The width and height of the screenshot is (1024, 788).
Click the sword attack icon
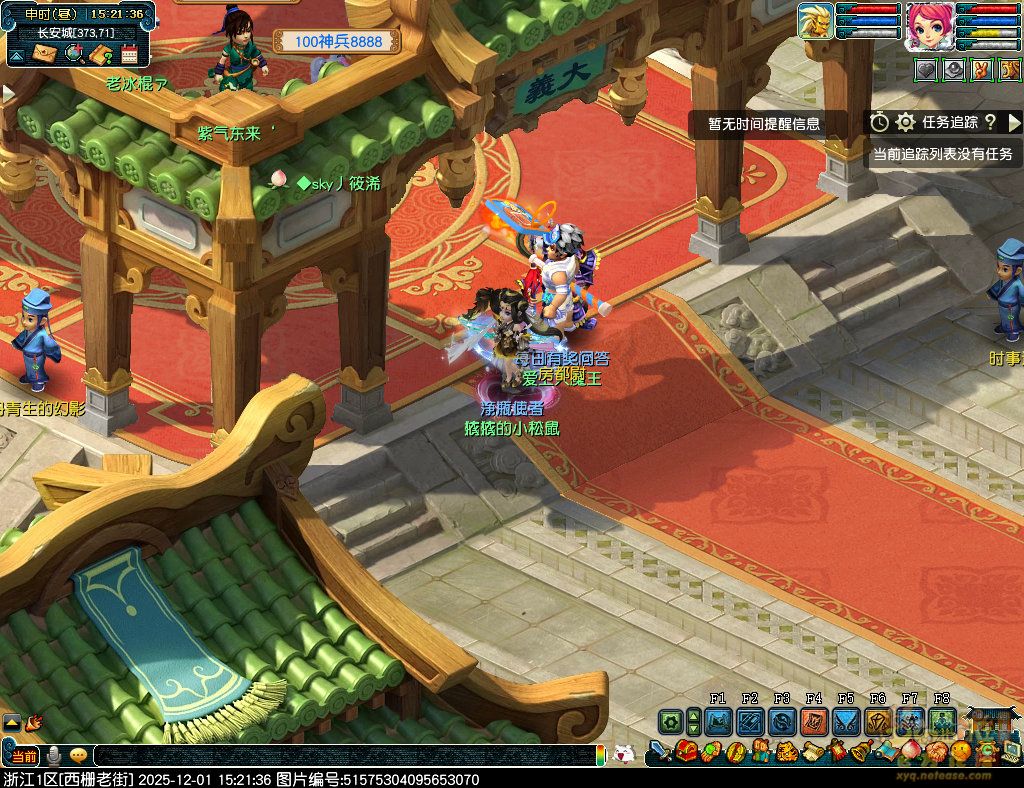coord(658,751)
